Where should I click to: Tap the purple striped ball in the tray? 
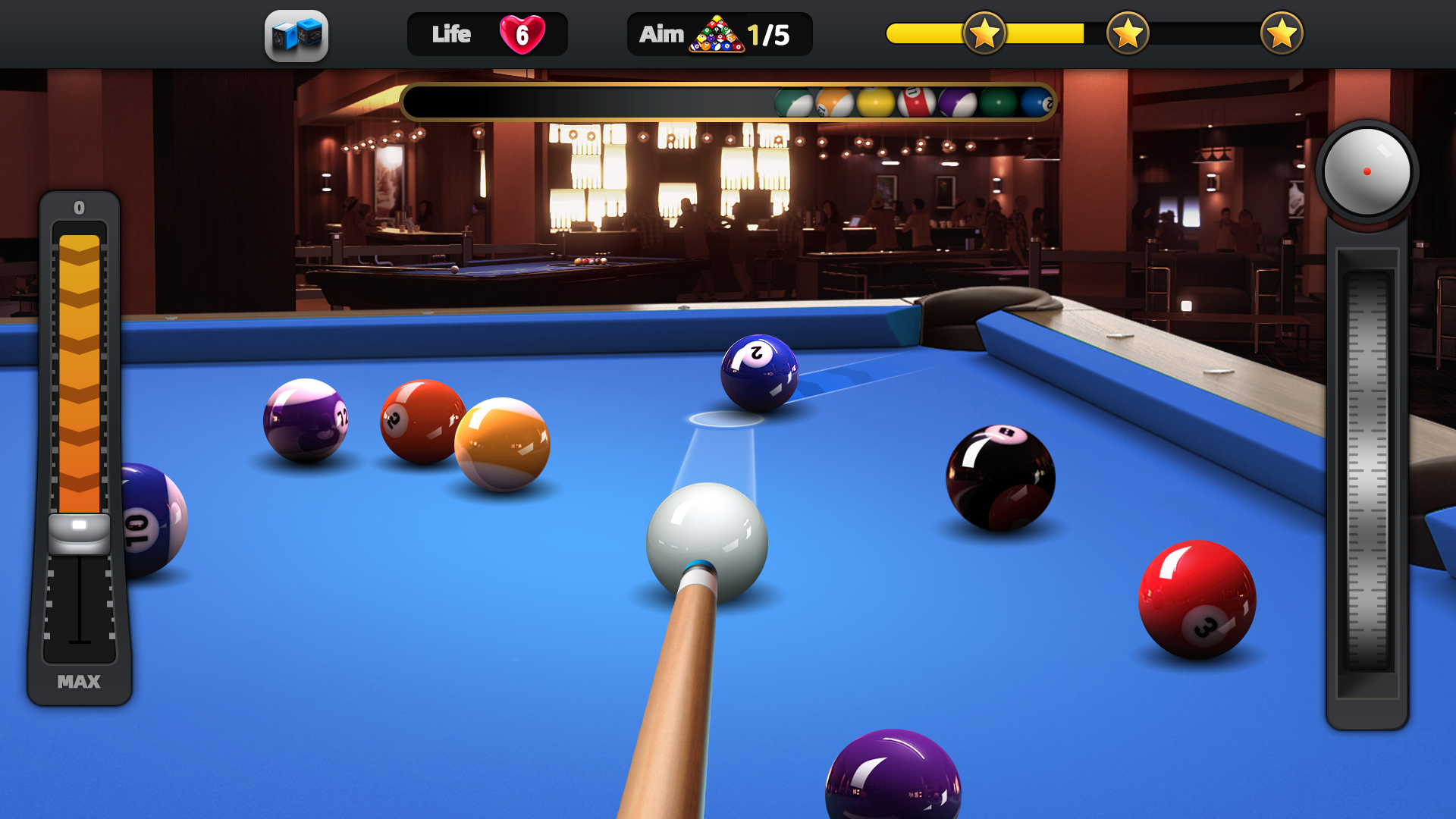958,102
